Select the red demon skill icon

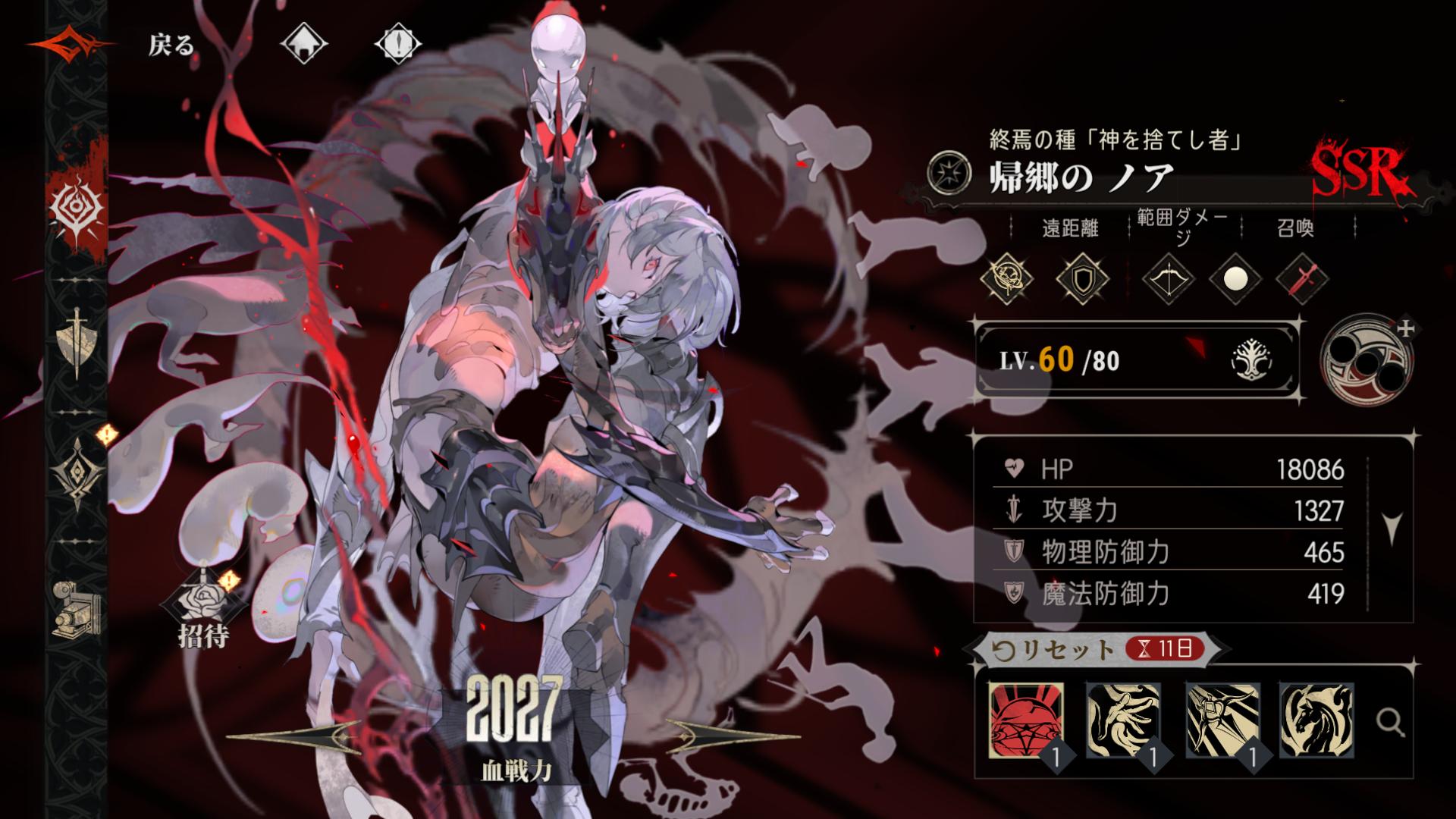pyautogui.click(x=1026, y=720)
